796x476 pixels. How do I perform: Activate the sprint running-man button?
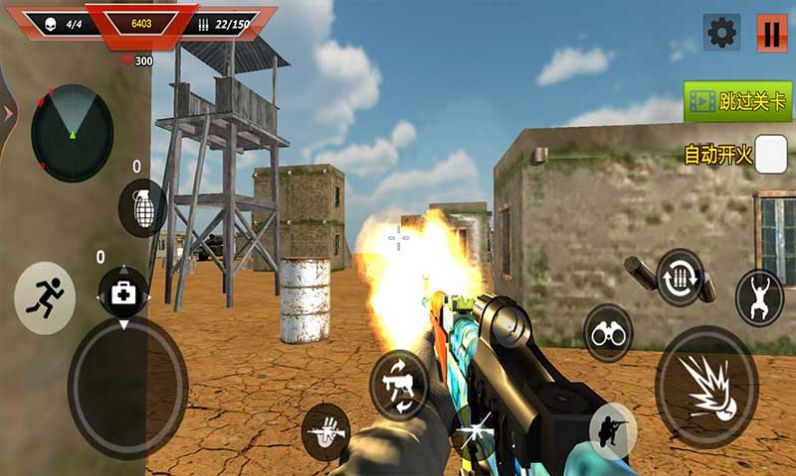(x=45, y=297)
